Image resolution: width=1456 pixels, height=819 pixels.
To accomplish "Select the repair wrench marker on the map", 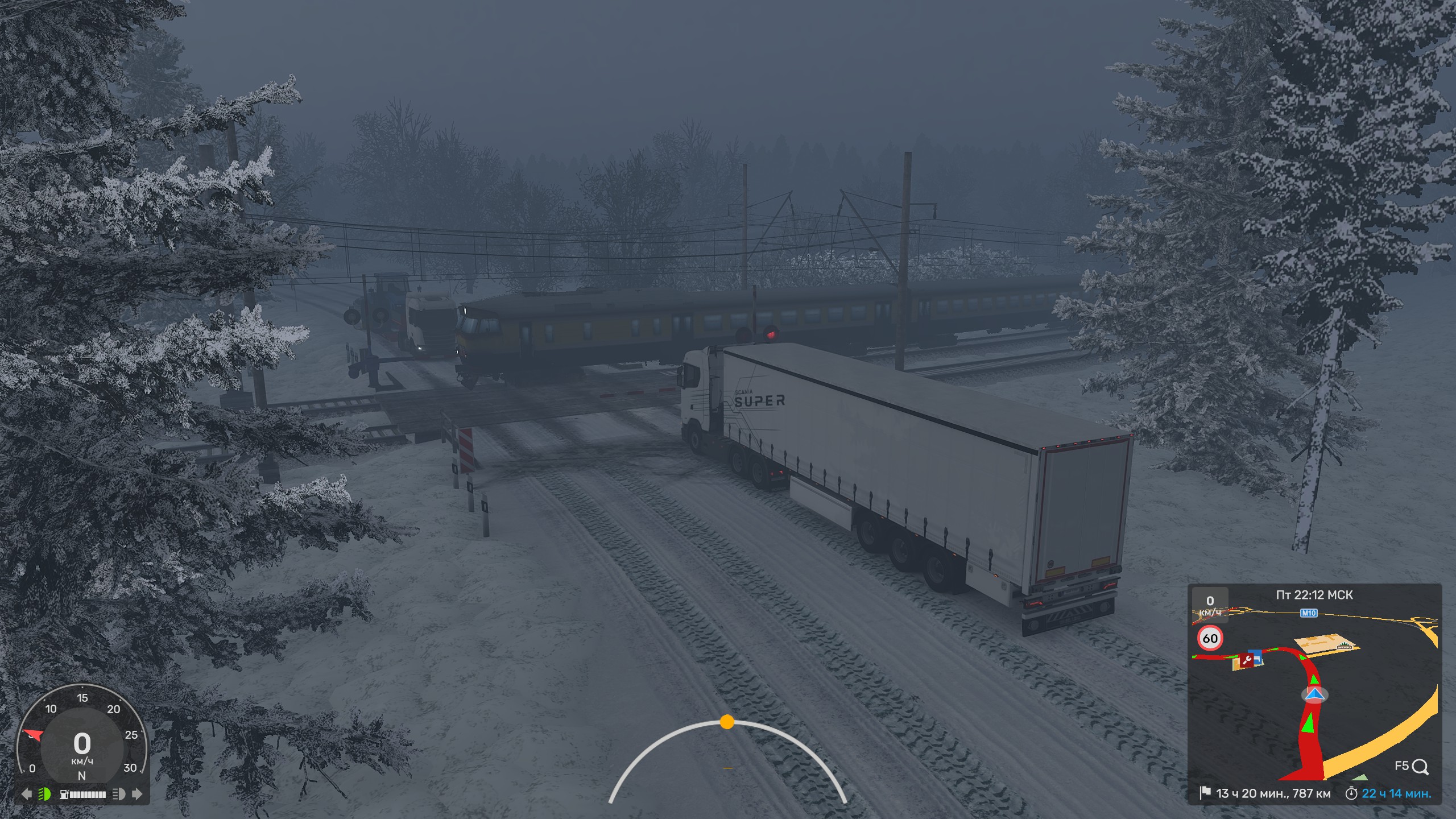I will 1247,660.
